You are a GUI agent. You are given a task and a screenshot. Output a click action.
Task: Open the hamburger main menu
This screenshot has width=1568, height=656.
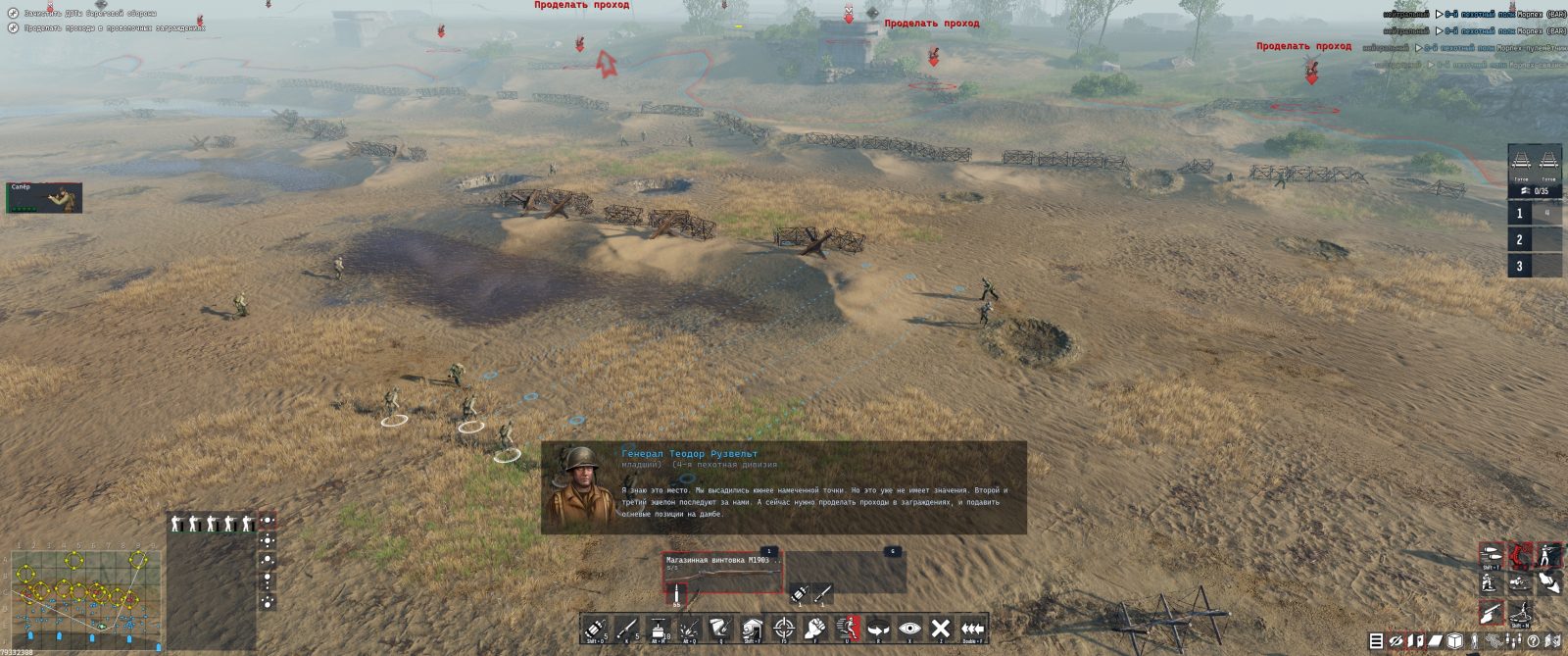point(1376,641)
